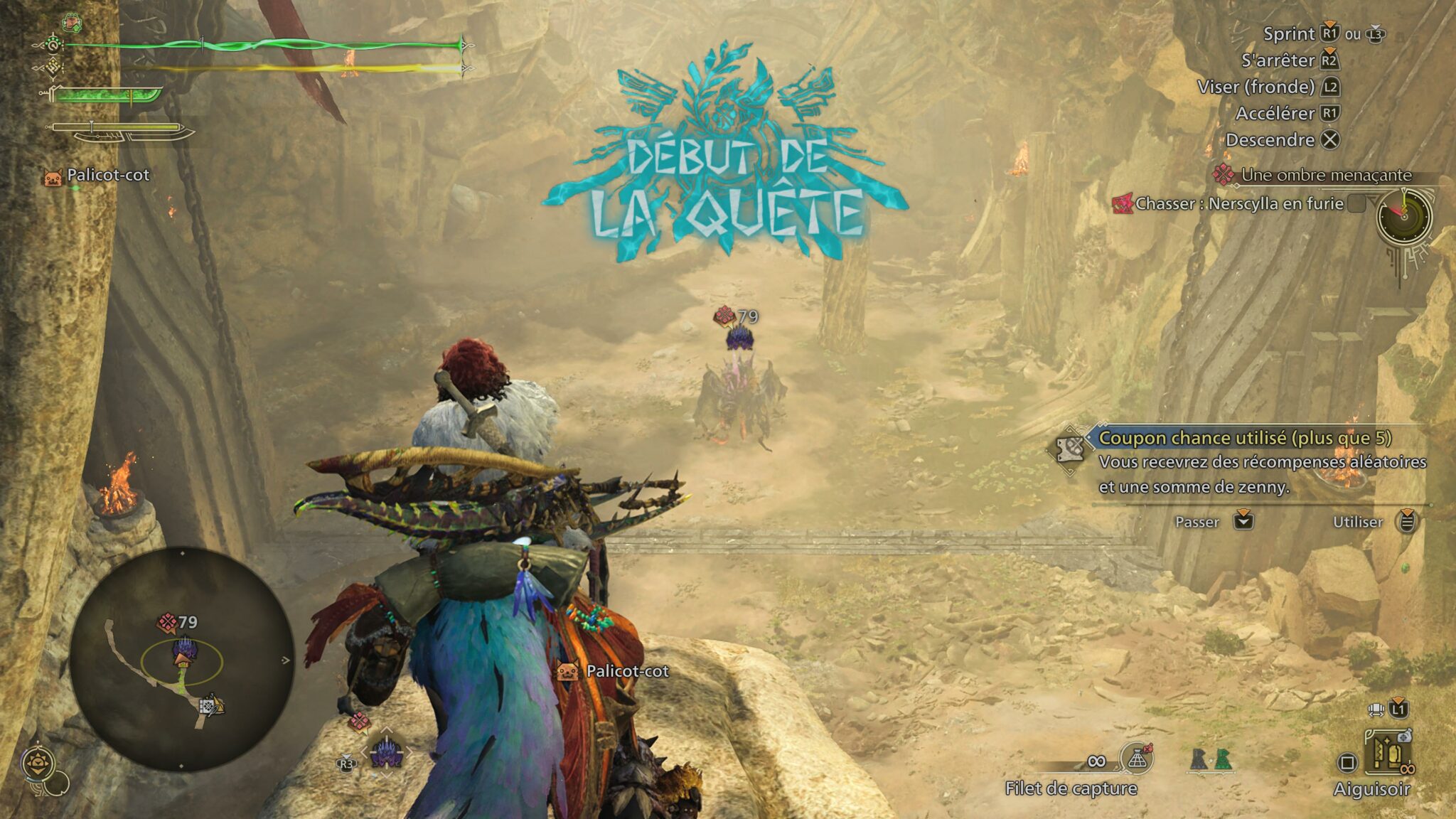Select the Filet de capture net icon
The height and width of the screenshot is (819, 1456).
[x=1136, y=761]
